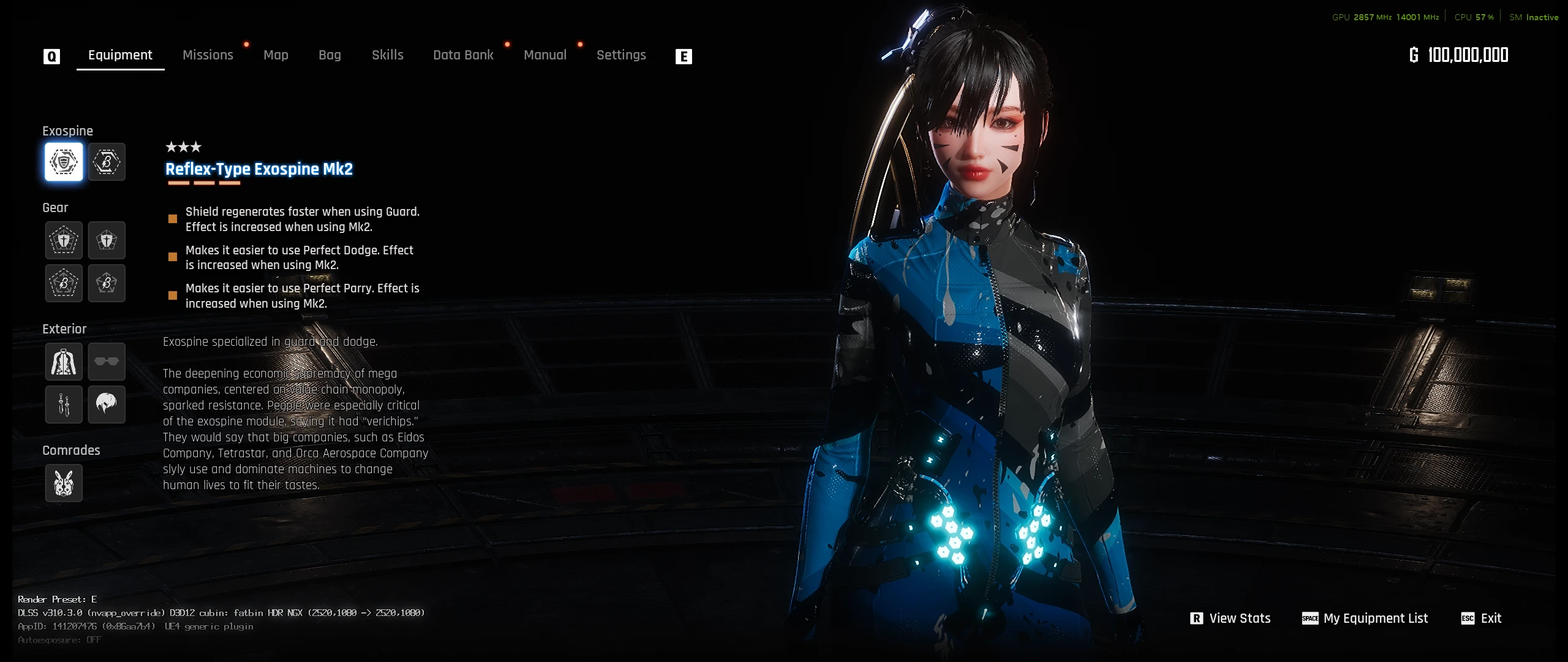Open My Equipment List
1568x662 pixels.
click(1365, 618)
